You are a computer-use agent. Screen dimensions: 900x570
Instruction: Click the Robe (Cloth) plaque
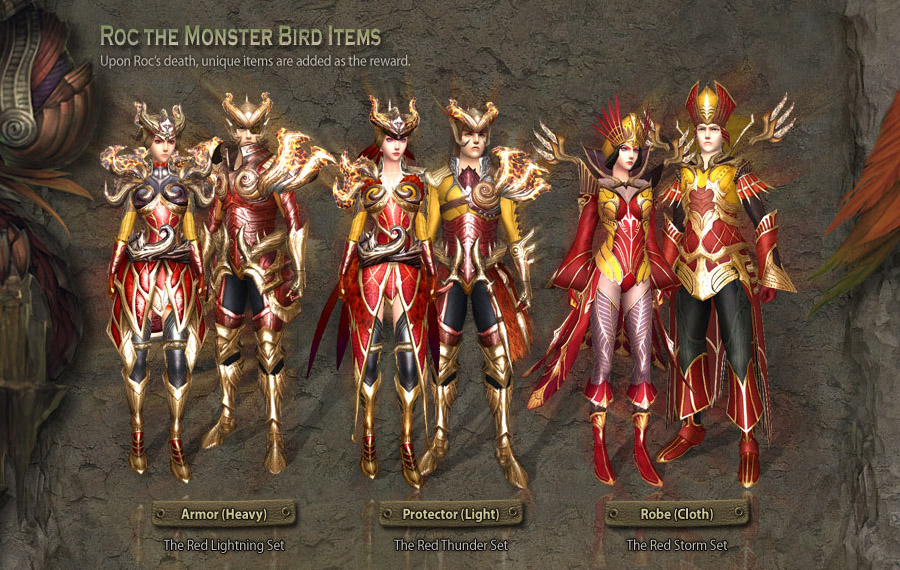pos(677,514)
